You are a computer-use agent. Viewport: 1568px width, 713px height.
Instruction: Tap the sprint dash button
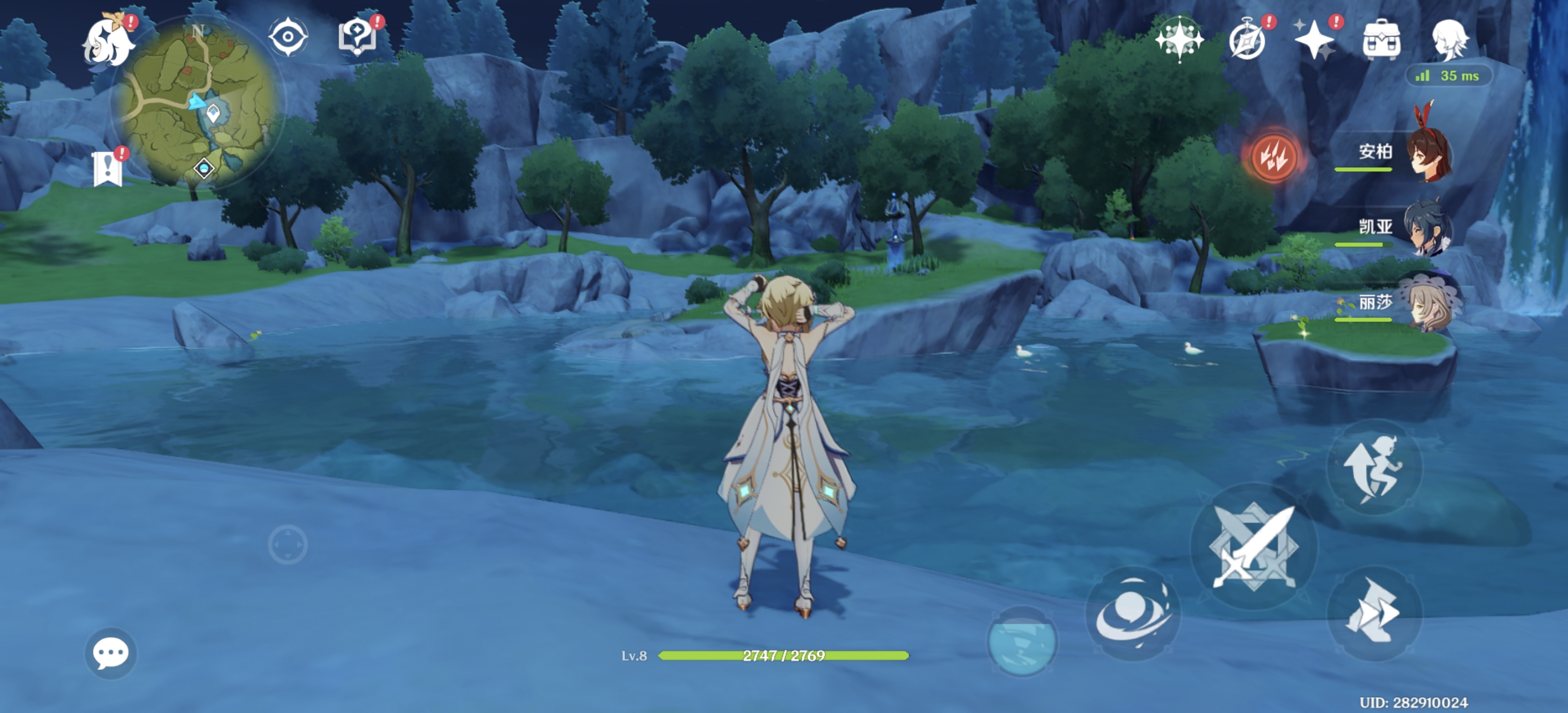click(x=1374, y=612)
